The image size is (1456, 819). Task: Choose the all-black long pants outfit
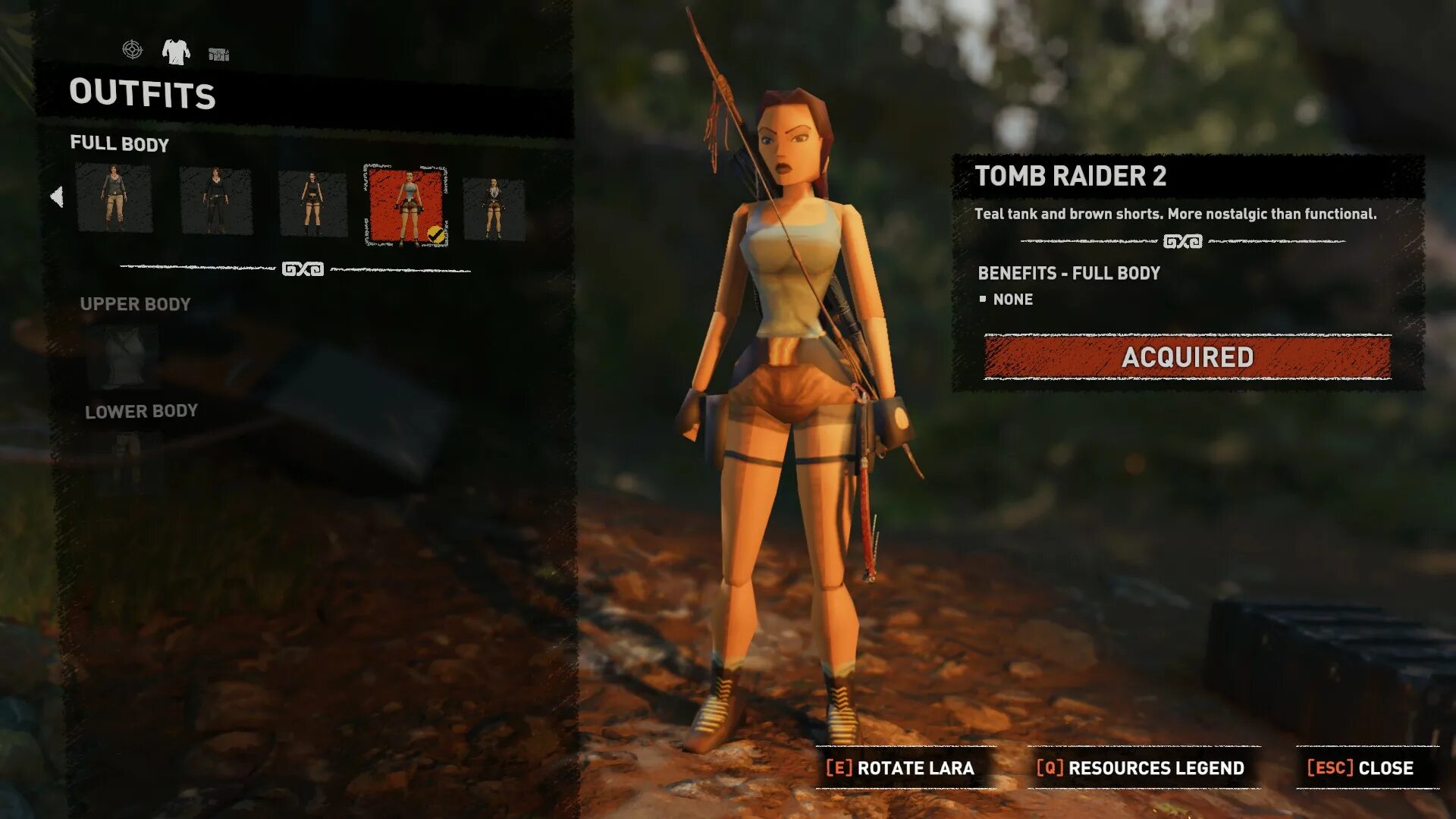click(x=216, y=202)
